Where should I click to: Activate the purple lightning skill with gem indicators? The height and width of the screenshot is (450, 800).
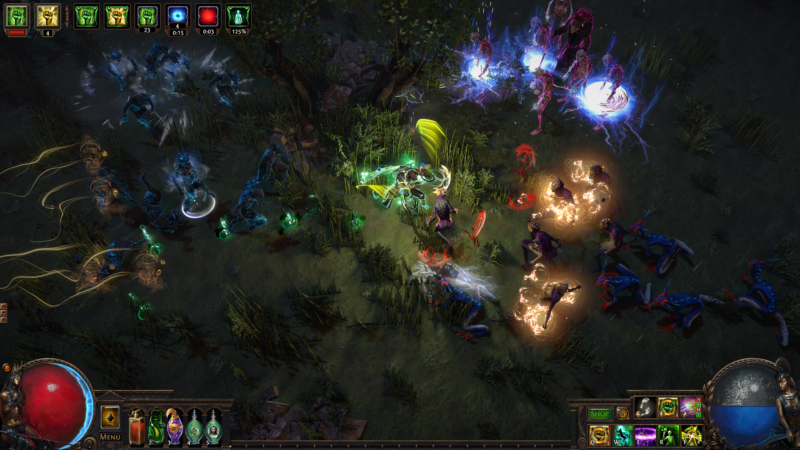691,407
